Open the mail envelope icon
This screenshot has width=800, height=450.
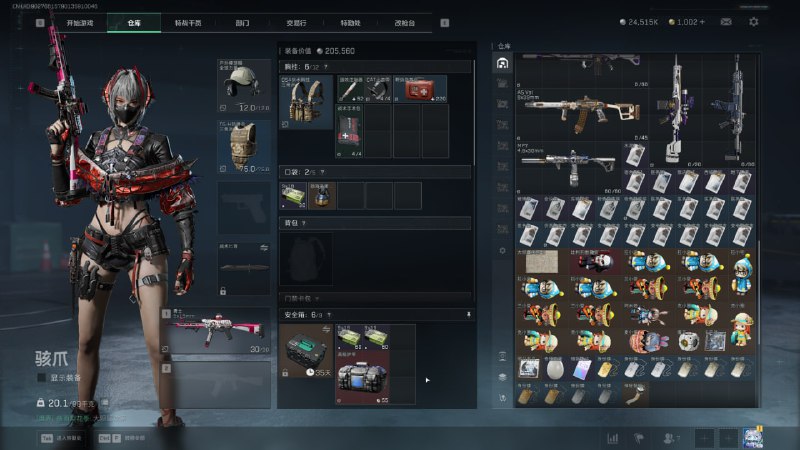pos(725,21)
